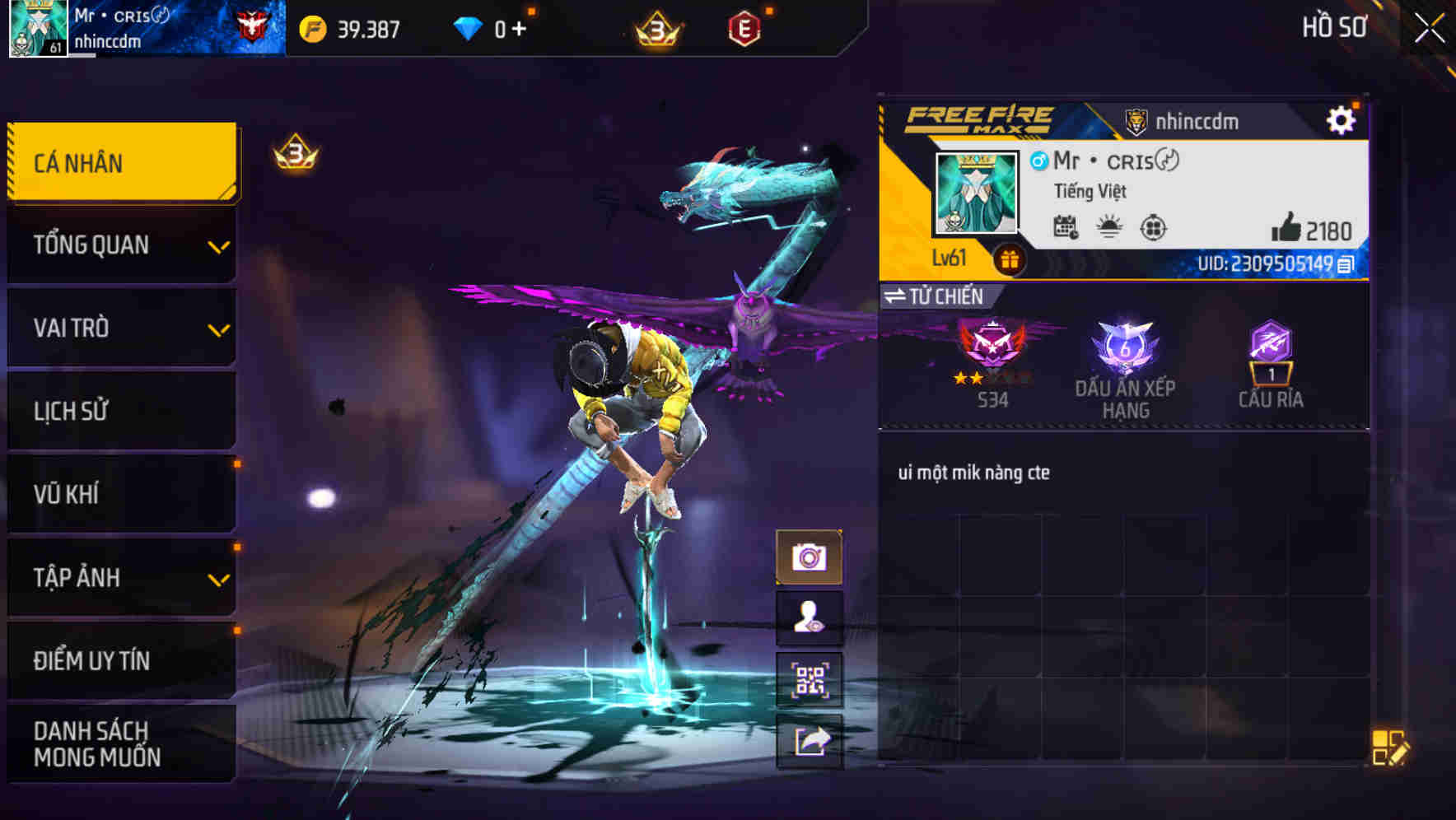This screenshot has height=820, width=1456.
Task: Toggle character view with the person icon
Action: click(810, 617)
